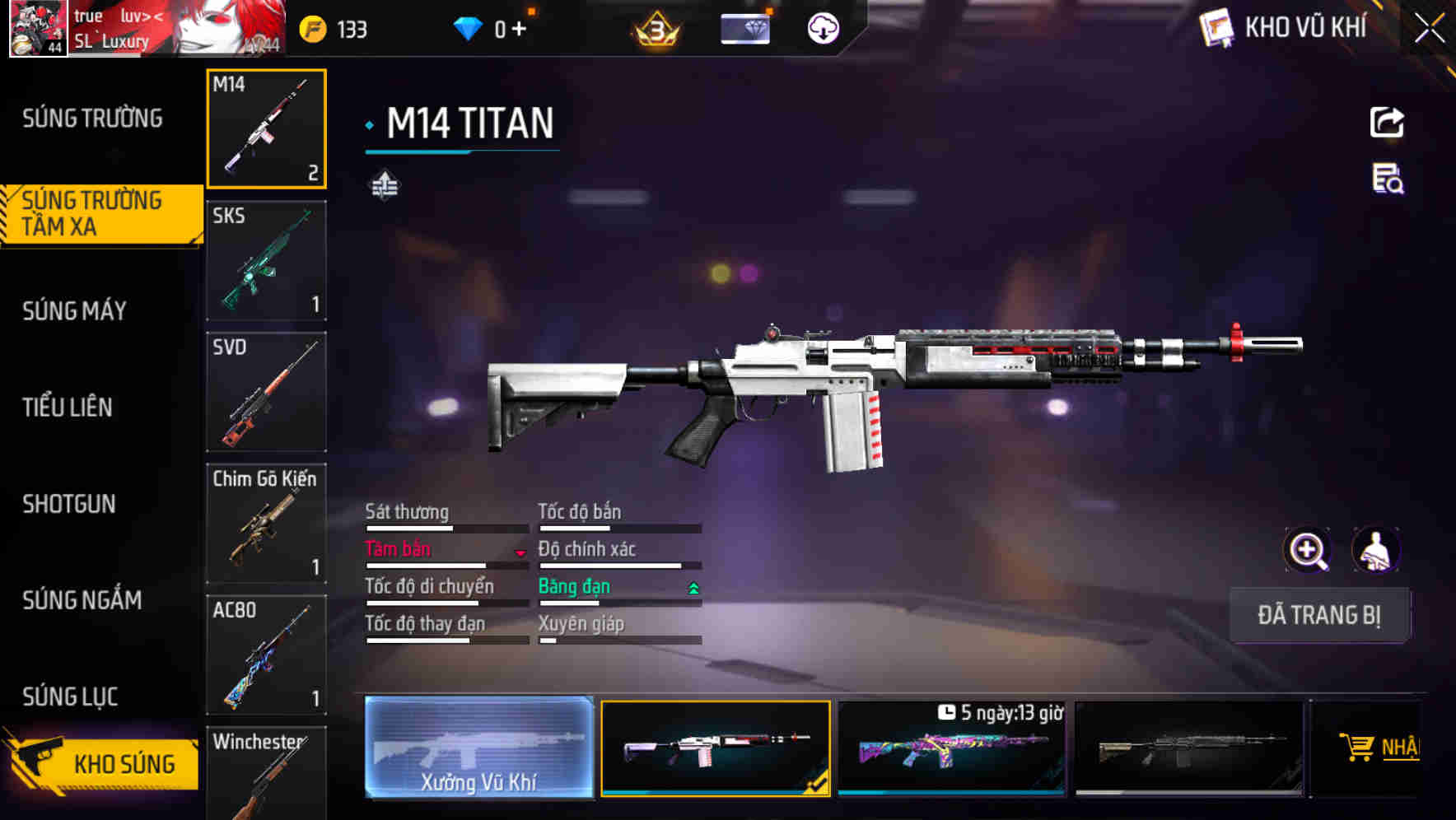Click the Đã Trang Bị equipped button
The image size is (1456, 820).
[x=1318, y=615]
